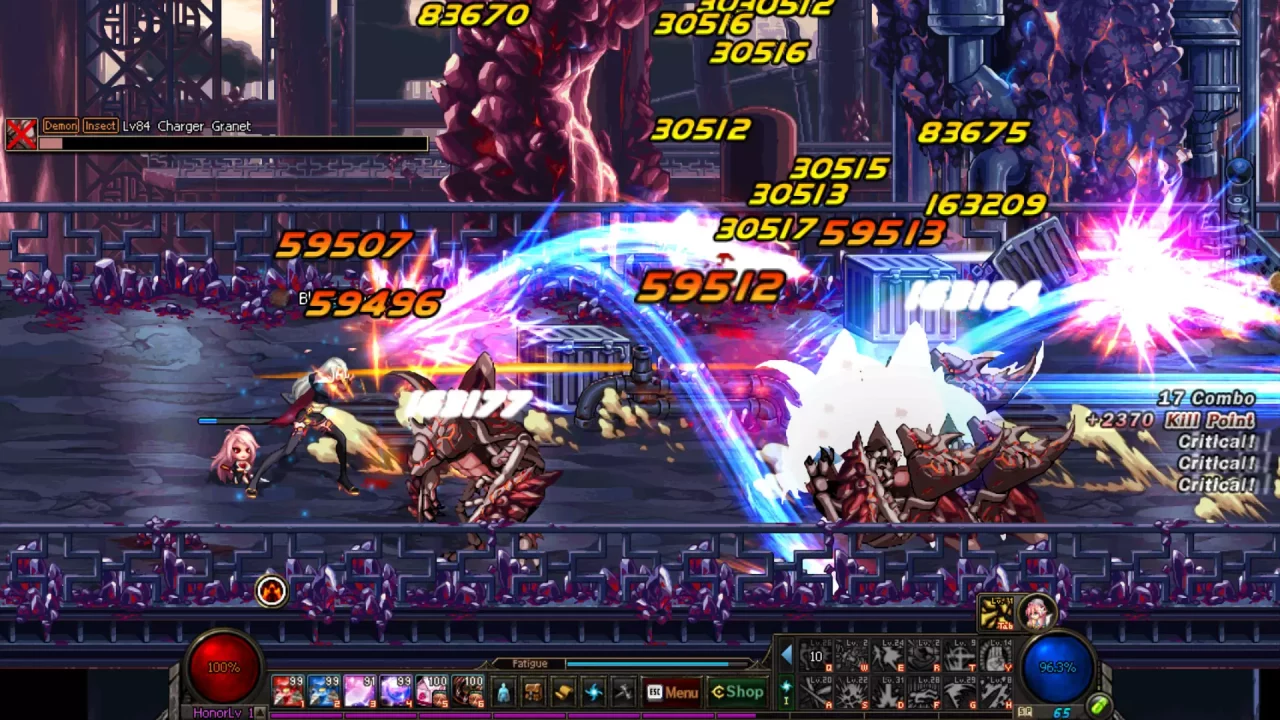1280x720 pixels.
Task: Click the red 100% HP orb
Action: pos(222,665)
